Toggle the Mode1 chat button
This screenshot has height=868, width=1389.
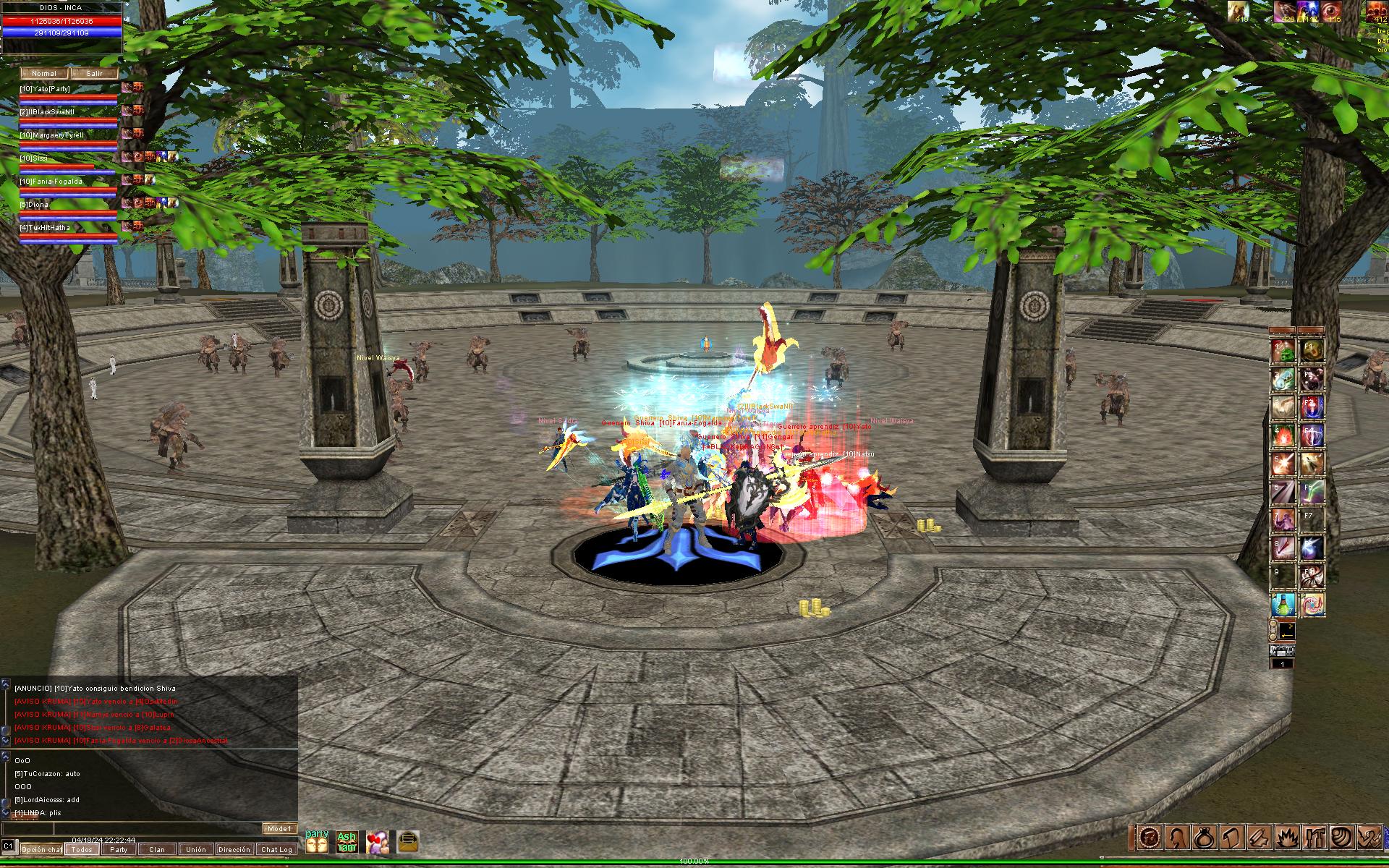point(279,829)
